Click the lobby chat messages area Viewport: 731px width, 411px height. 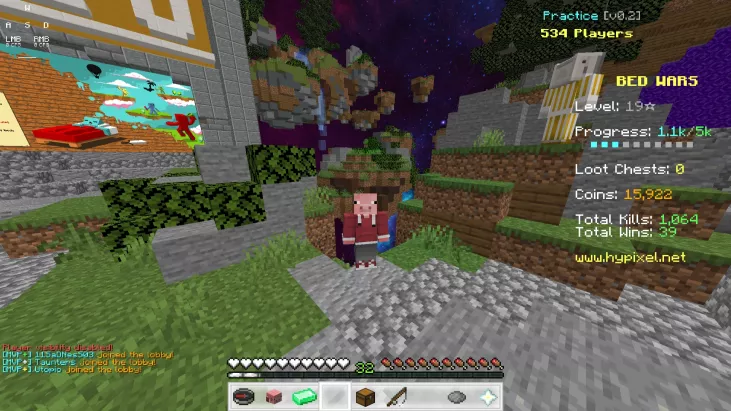coord(88,358)
